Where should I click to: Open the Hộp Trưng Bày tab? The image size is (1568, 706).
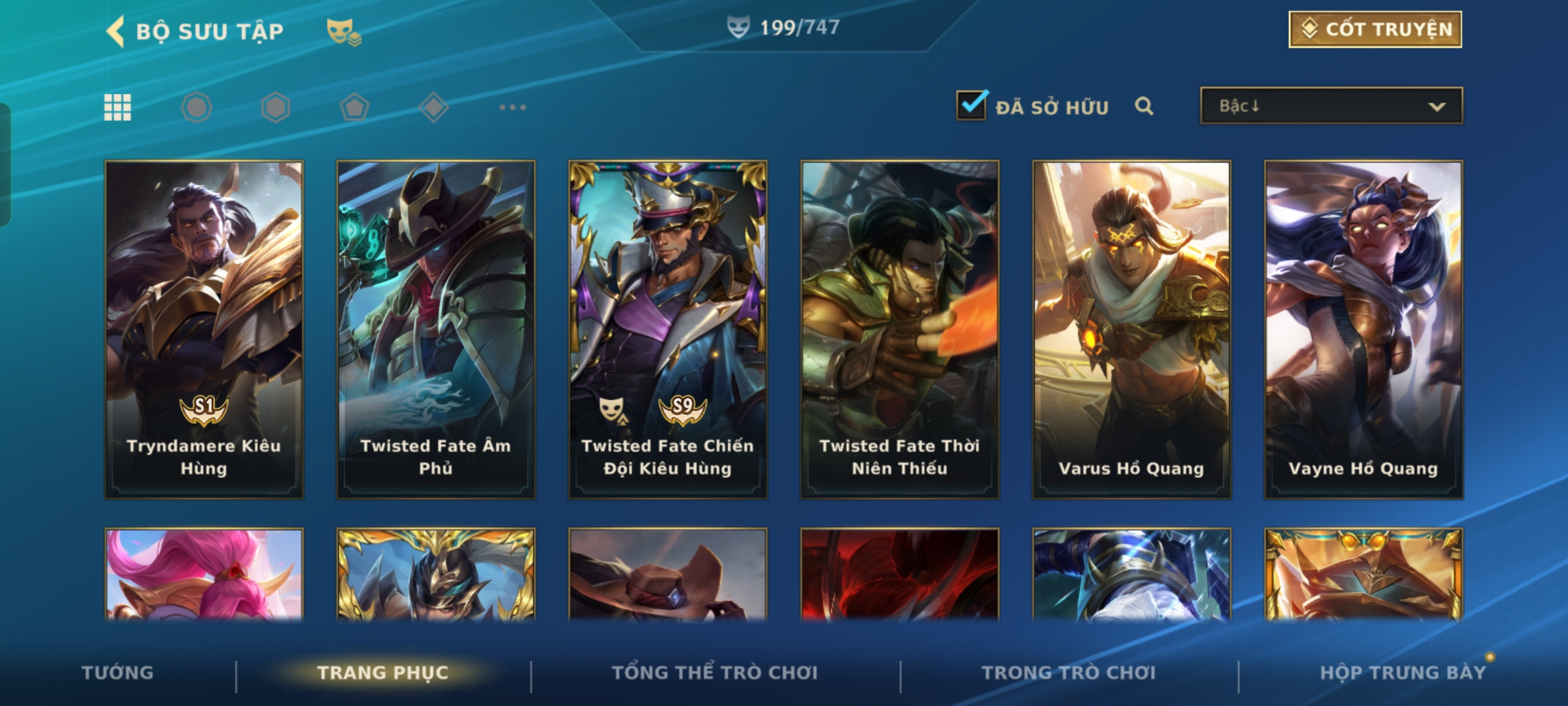(1403, 673)
